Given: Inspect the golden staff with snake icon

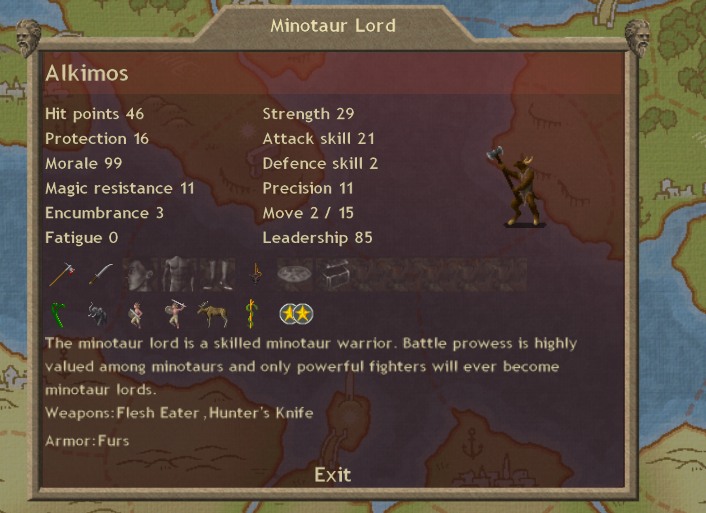Looking at the screenshot, I should click(x=251, y=314).
